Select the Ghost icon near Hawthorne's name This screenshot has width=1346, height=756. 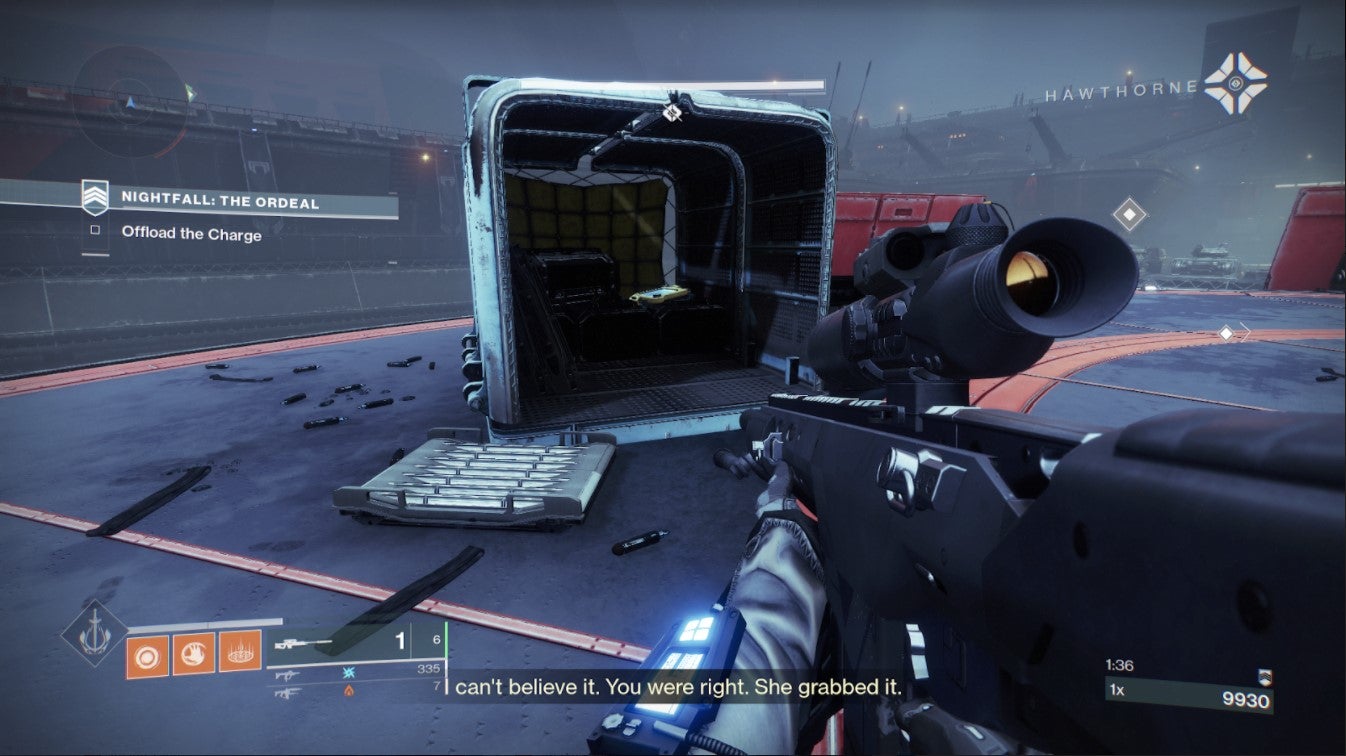tap(1234, 83)
